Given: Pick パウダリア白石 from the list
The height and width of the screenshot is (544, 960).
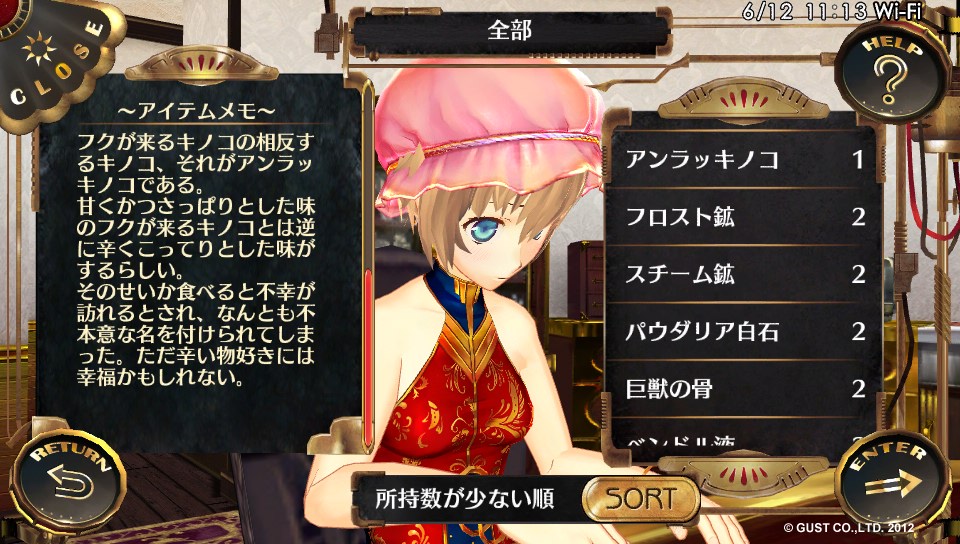Looking at the screenshot, I should pyautogui.click(x=744, y=331).
